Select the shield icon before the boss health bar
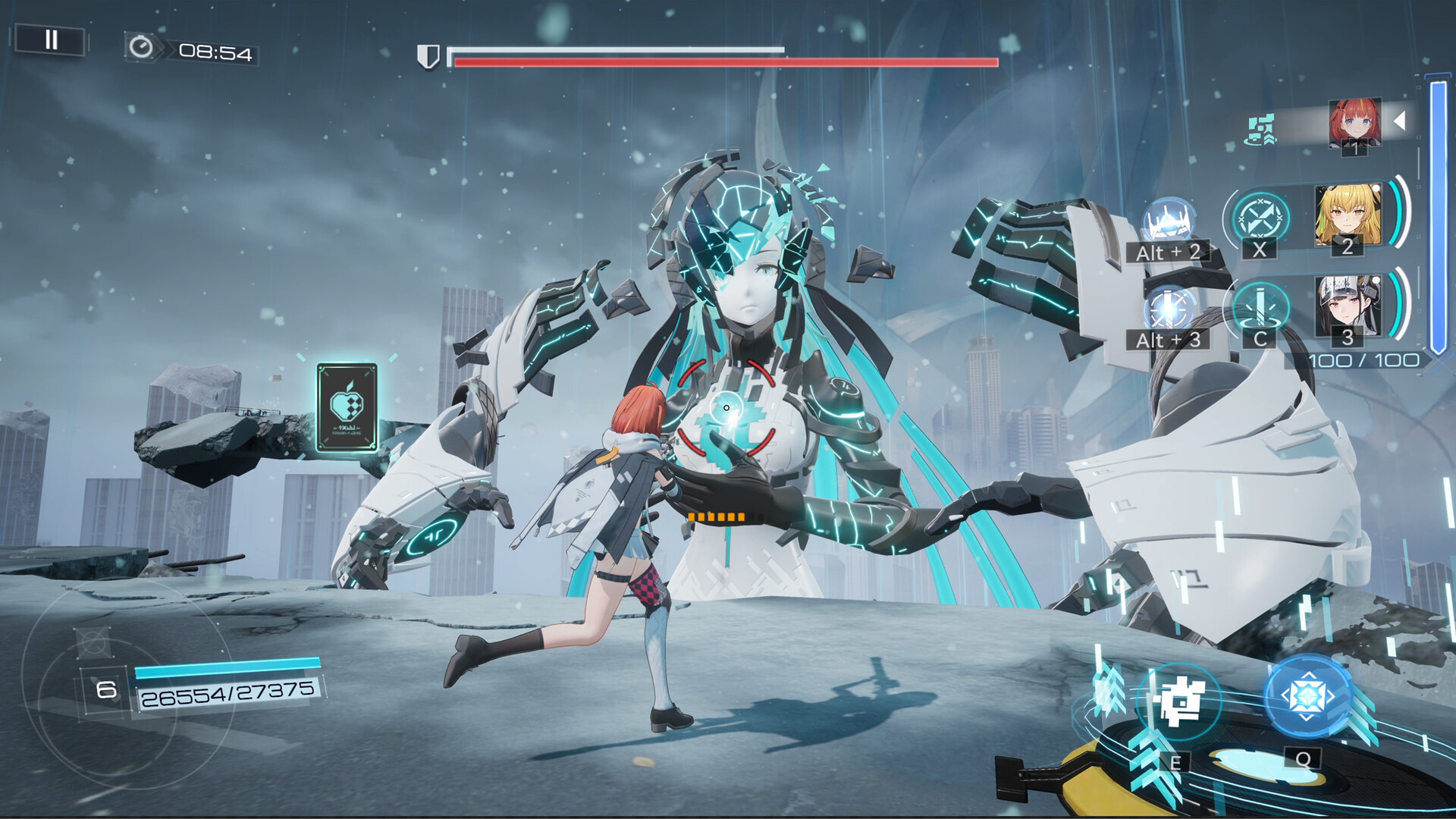 [x=430, y=55]
